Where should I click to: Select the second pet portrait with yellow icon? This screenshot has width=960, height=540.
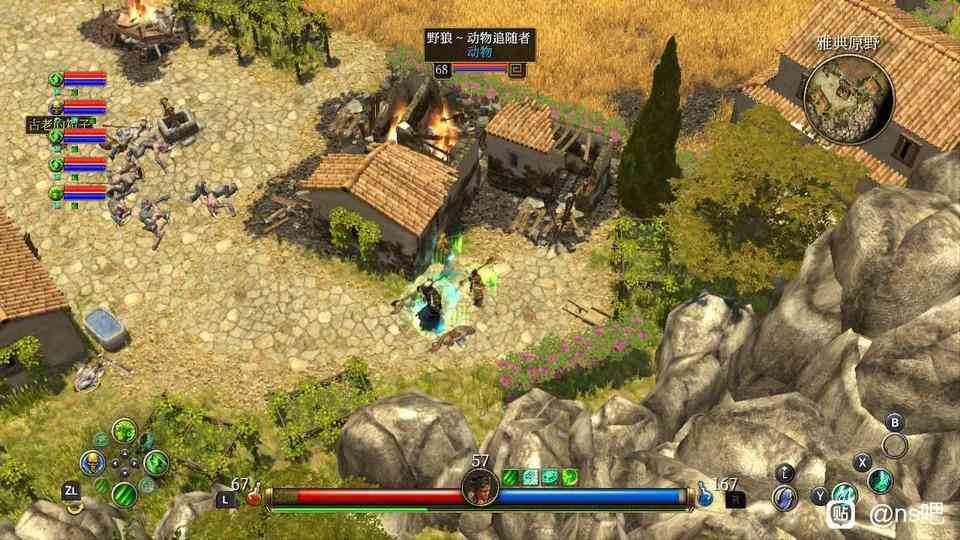(57, 108)
